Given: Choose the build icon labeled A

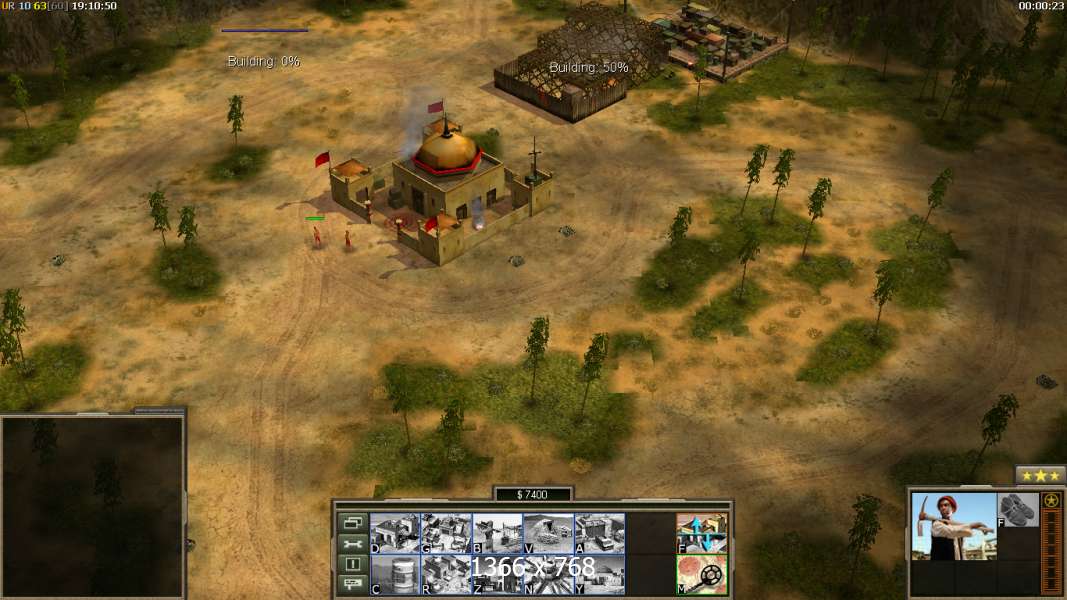Looking at the screenshot, I should click(x=599, y=533).
